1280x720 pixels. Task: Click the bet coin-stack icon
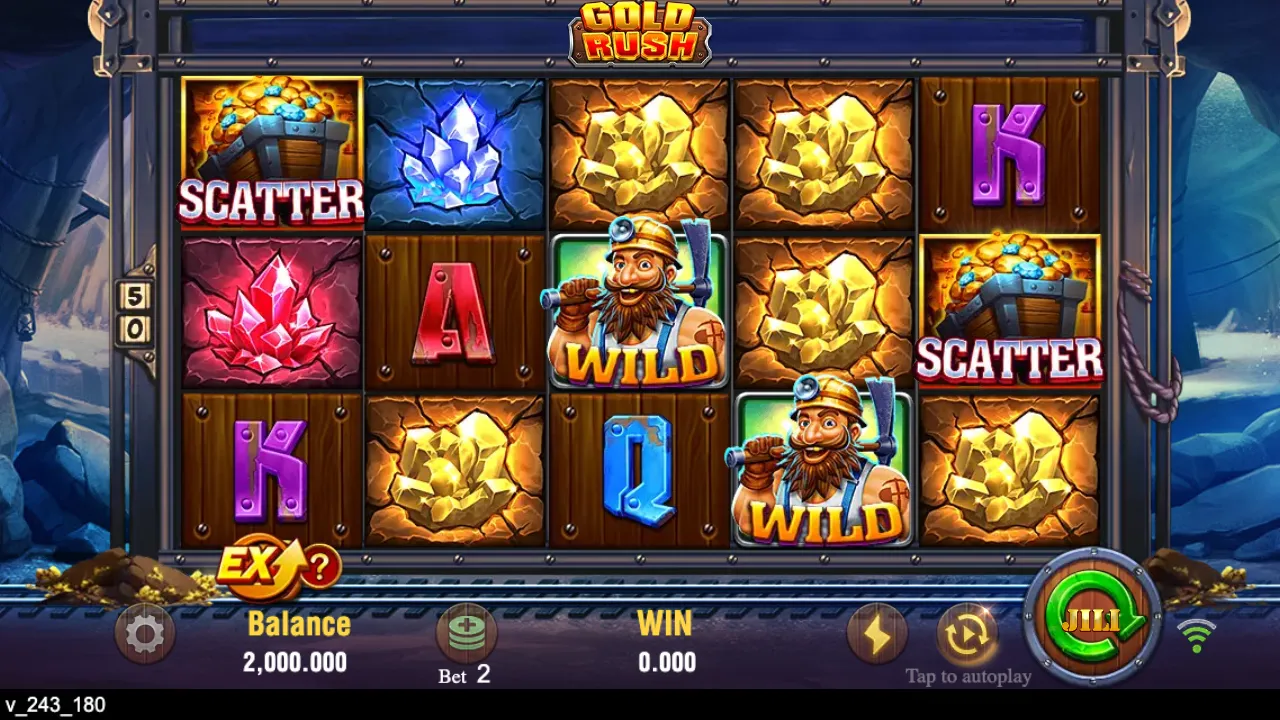click(x=465, y=632)
